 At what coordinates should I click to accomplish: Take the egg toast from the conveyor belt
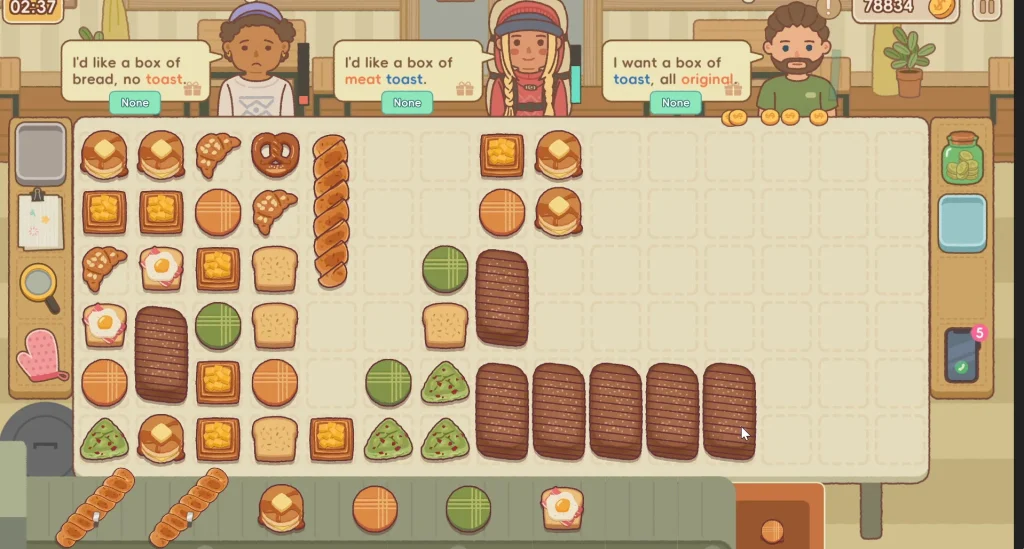tap(562, 507)
